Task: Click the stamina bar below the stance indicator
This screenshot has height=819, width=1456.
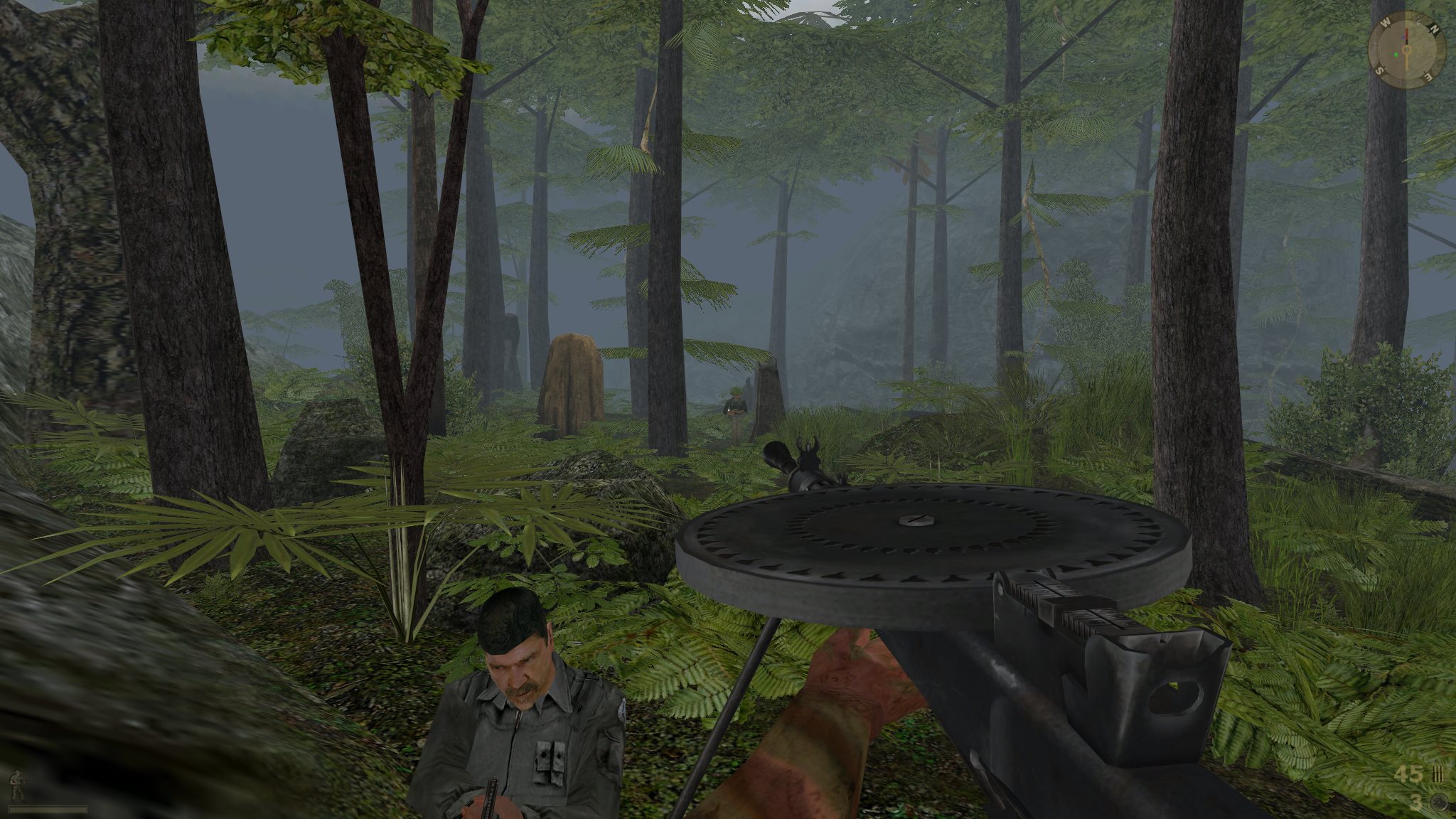Action: pos(48,810)
